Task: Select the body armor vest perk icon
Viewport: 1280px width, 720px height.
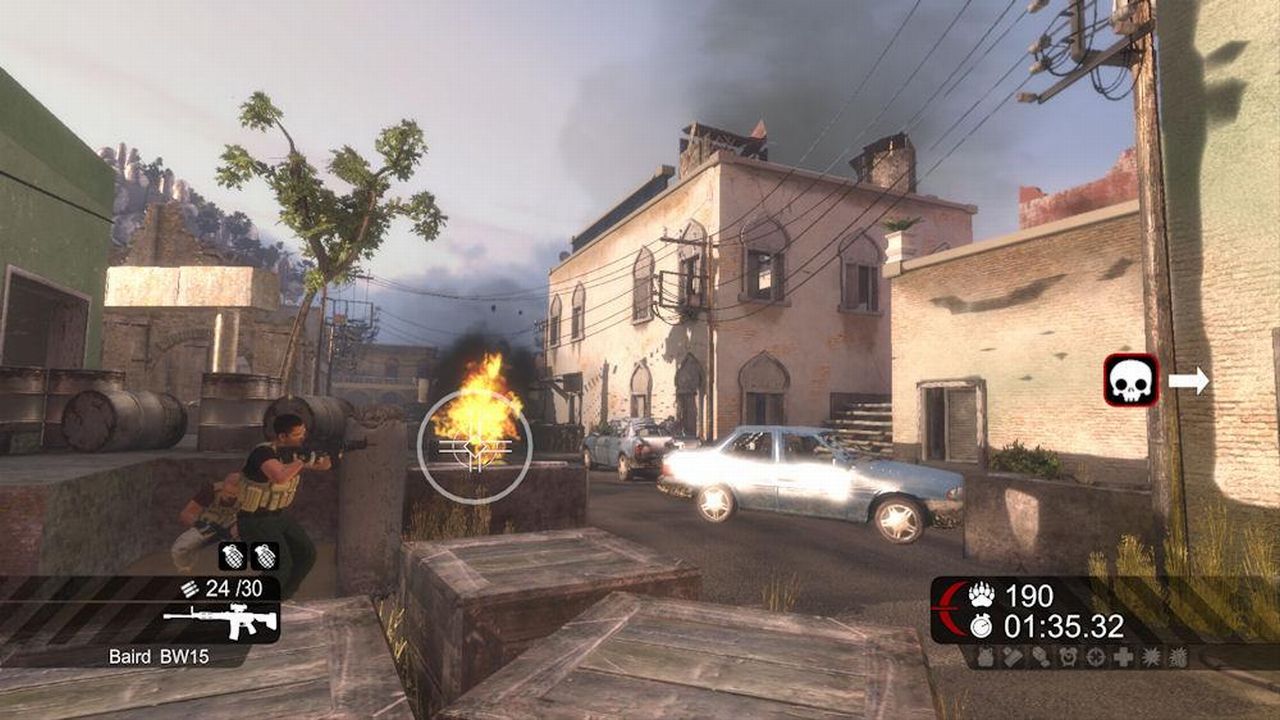Action: coord(985,657)
